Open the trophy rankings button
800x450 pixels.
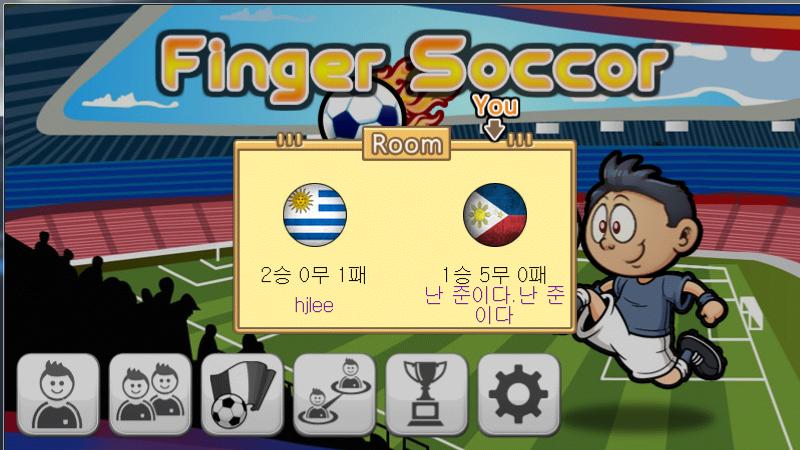[x=426, y=394]
